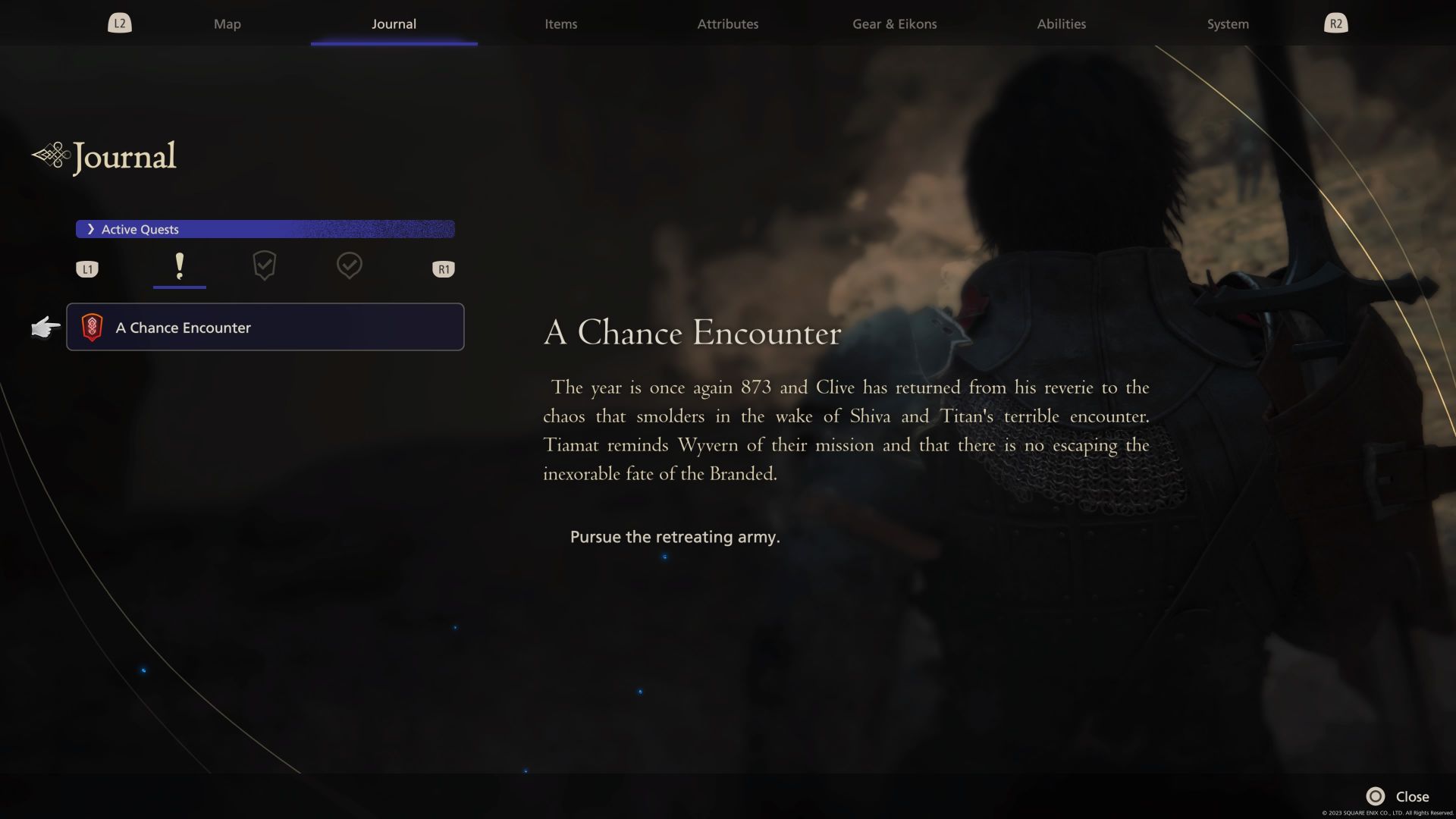Click the L1 shoulder button icon
Screen dimensions: 1456x819
click(x=87, y=268)
